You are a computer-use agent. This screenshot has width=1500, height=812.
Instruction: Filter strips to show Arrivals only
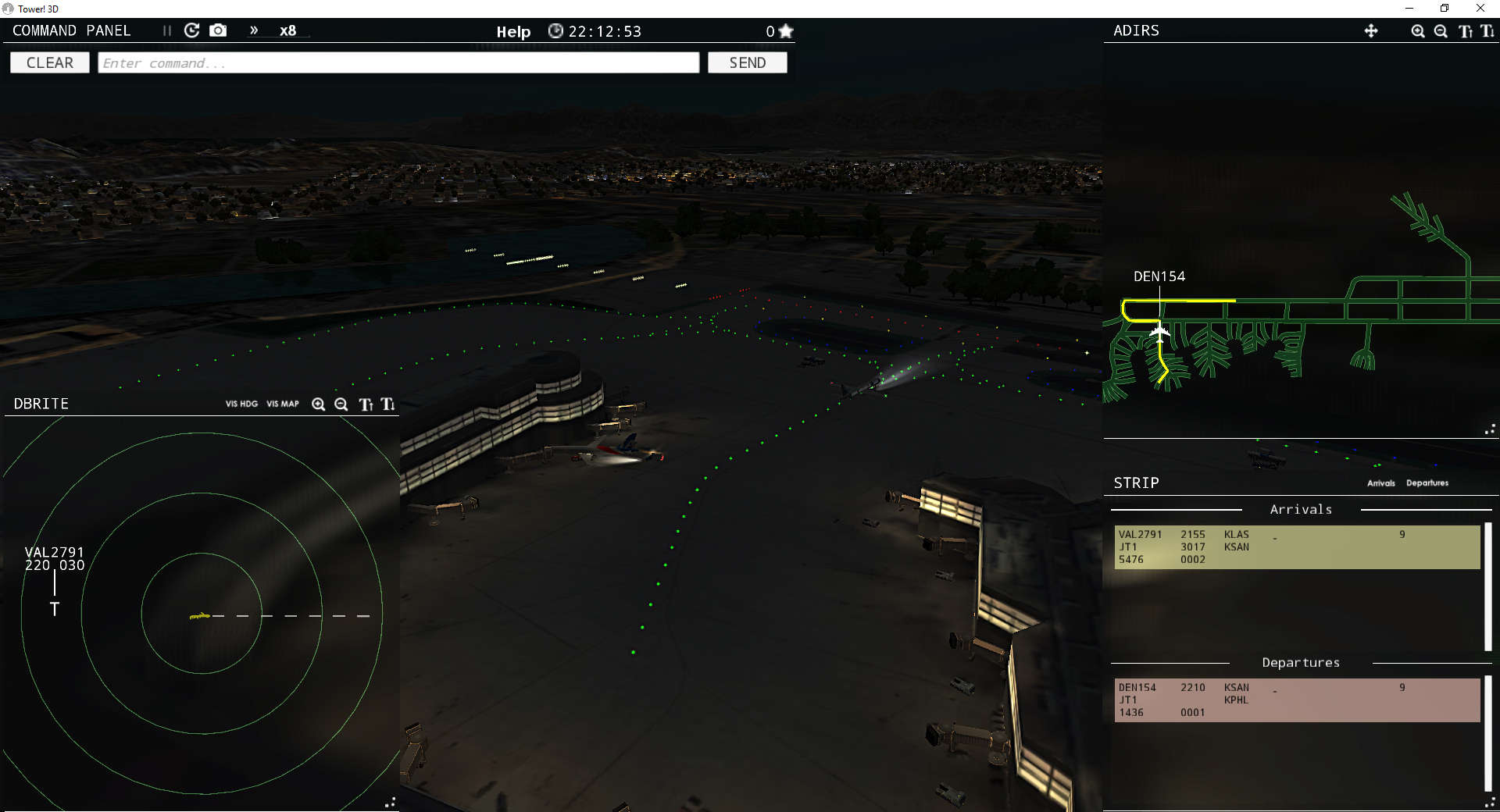click(x=1380, y=483)
